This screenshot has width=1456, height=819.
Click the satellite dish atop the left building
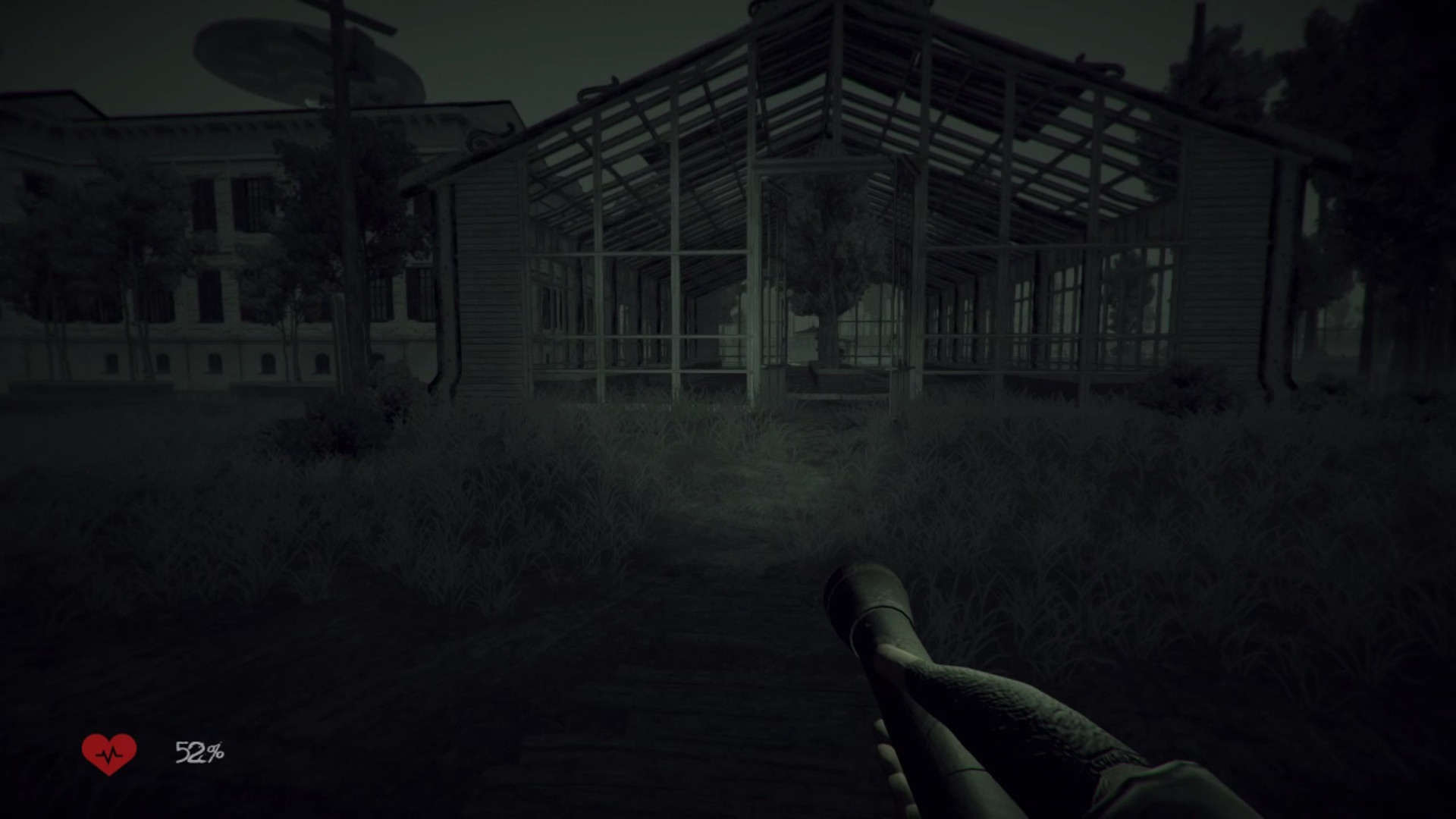pyautogui.click(x=303, y=57)
